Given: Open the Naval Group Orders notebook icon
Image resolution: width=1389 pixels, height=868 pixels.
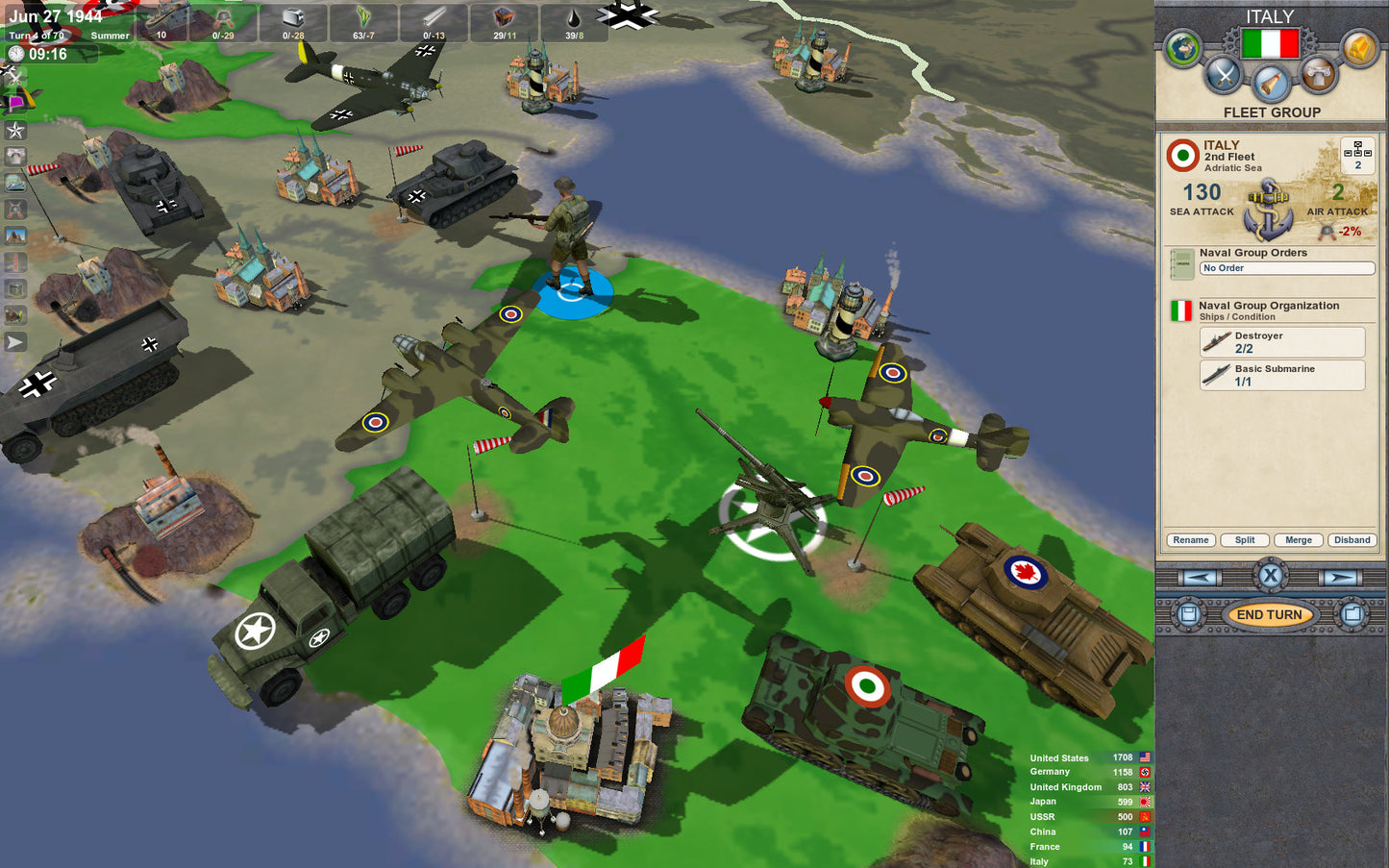Looking at the screenshot, I should coord(1180,263).
